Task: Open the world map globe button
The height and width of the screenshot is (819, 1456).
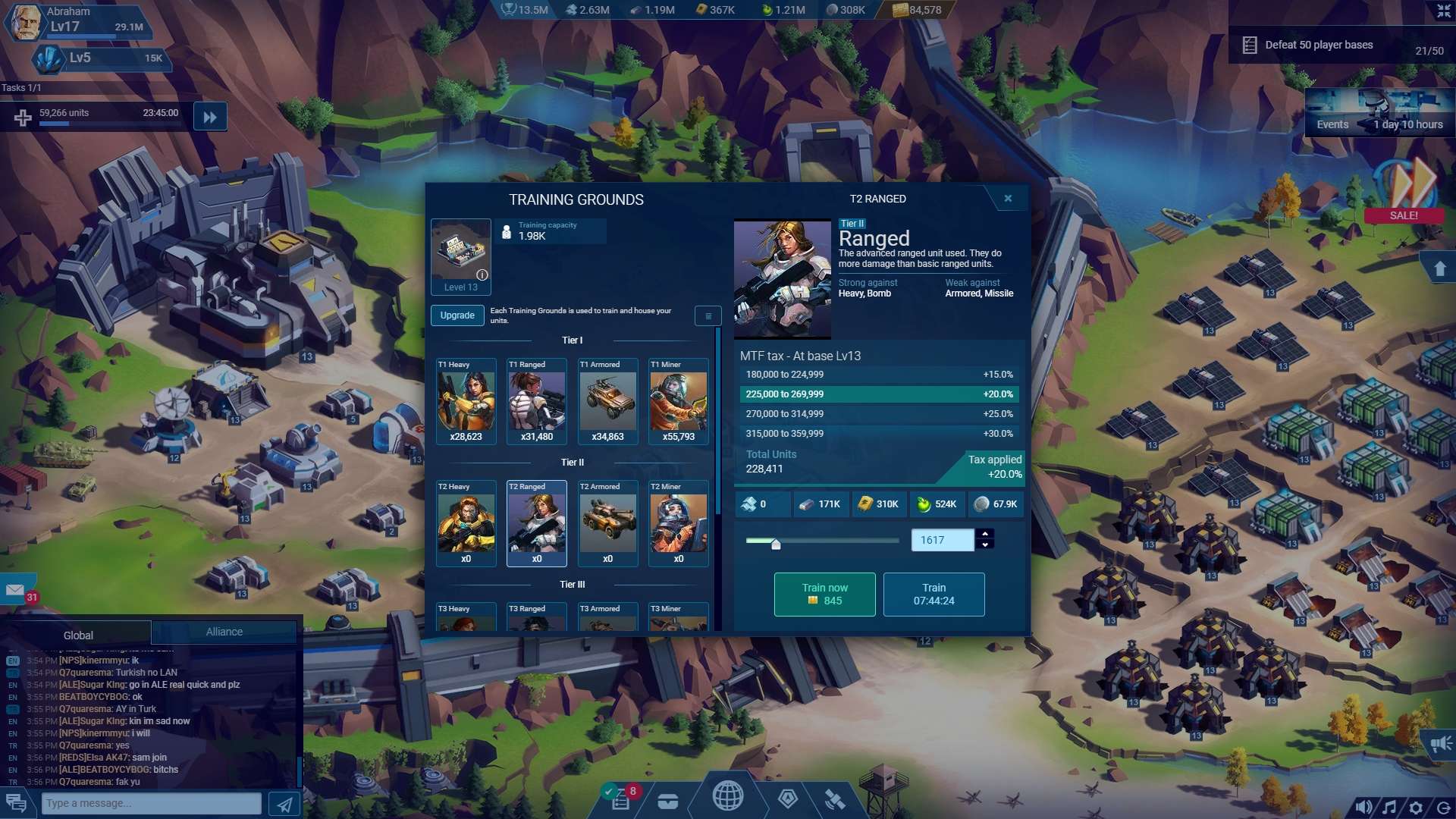Action: (727, 796)
